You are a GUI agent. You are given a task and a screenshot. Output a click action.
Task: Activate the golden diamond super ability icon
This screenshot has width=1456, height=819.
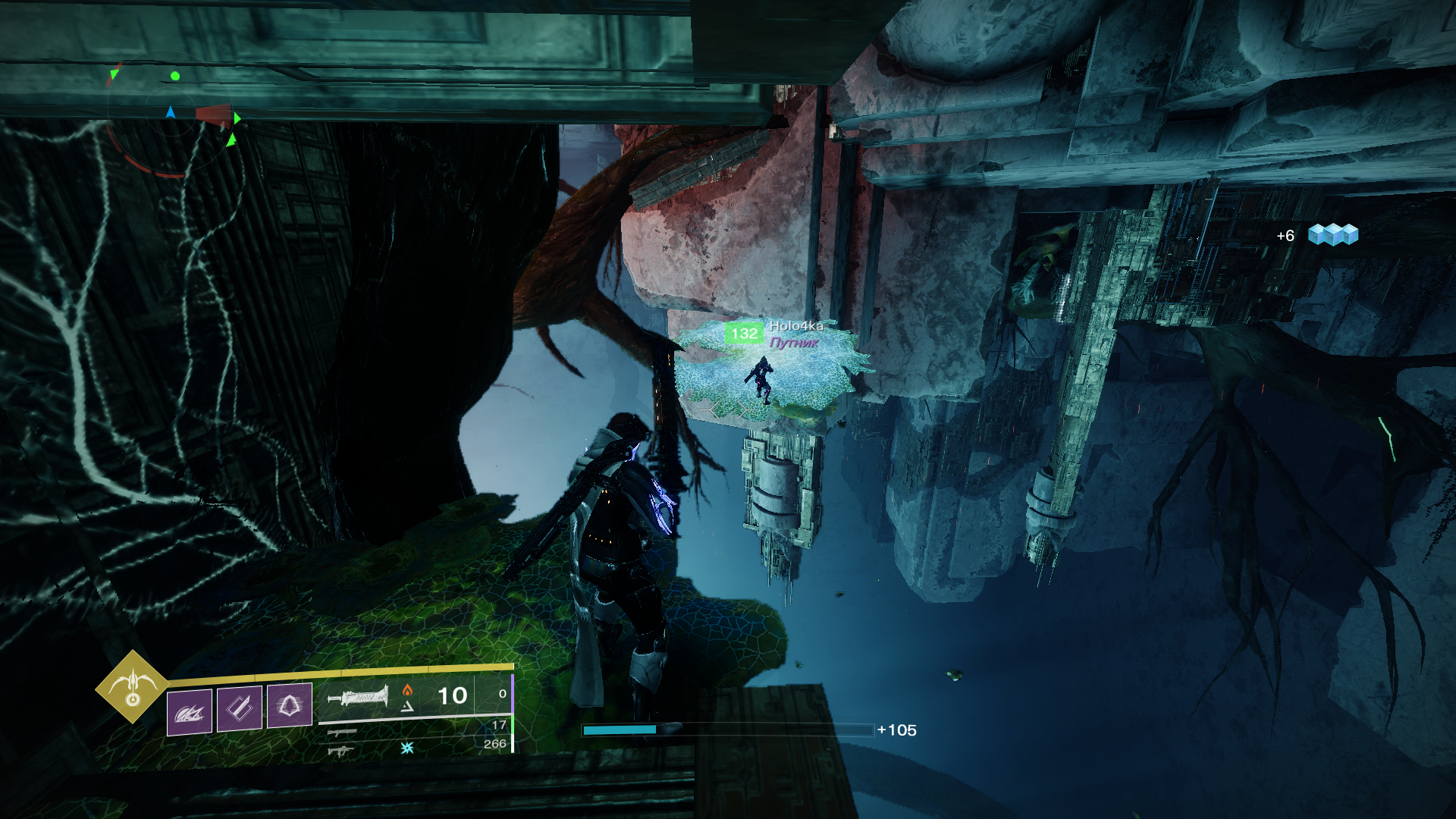coord(132,687)
